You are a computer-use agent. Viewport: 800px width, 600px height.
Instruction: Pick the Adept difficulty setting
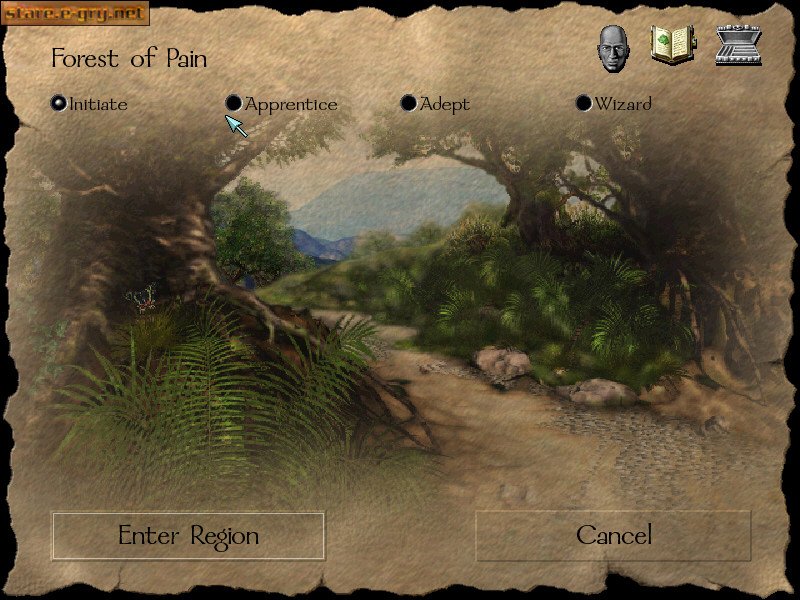409,103
